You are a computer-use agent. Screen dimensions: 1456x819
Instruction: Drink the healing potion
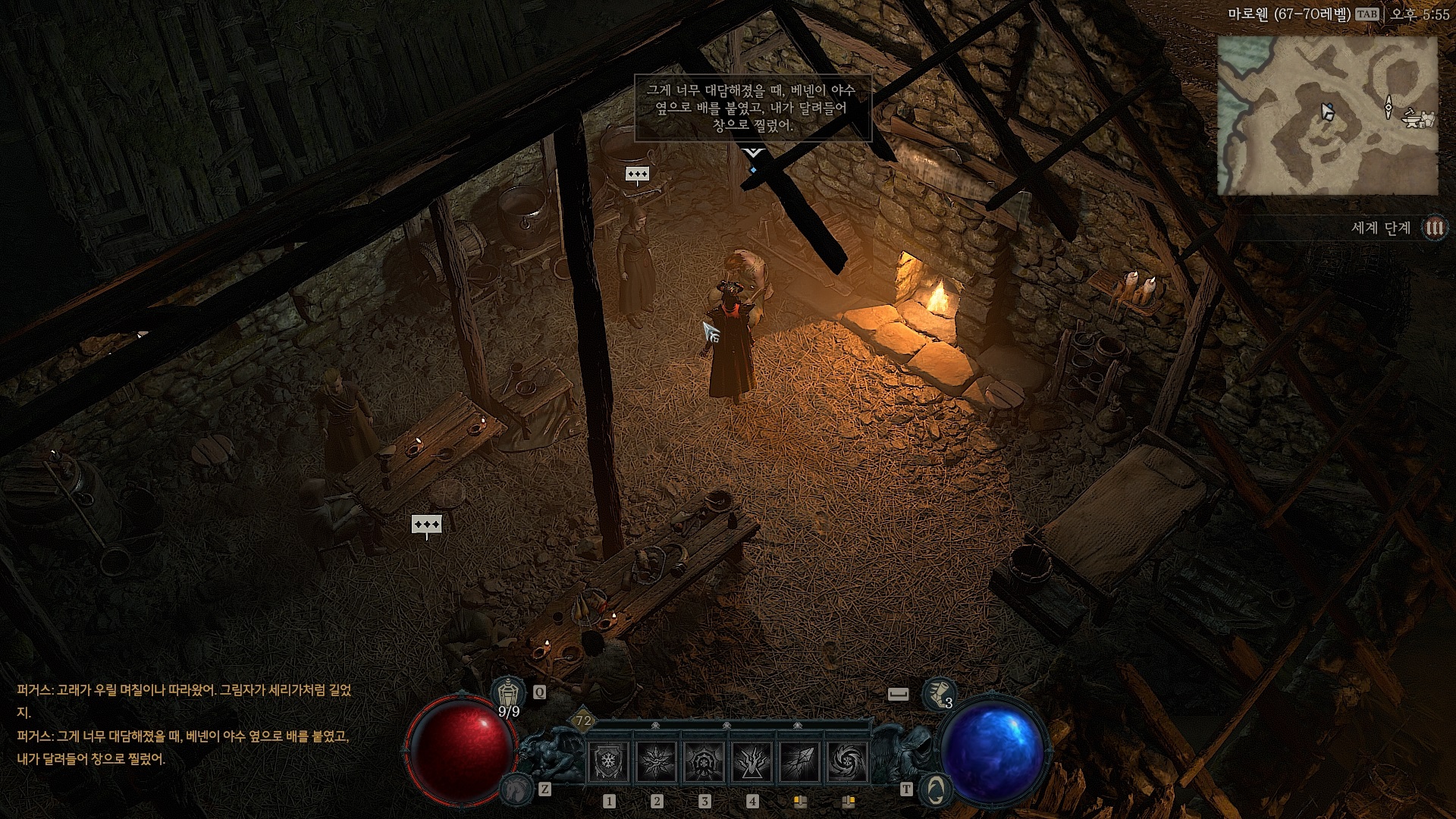508,693
